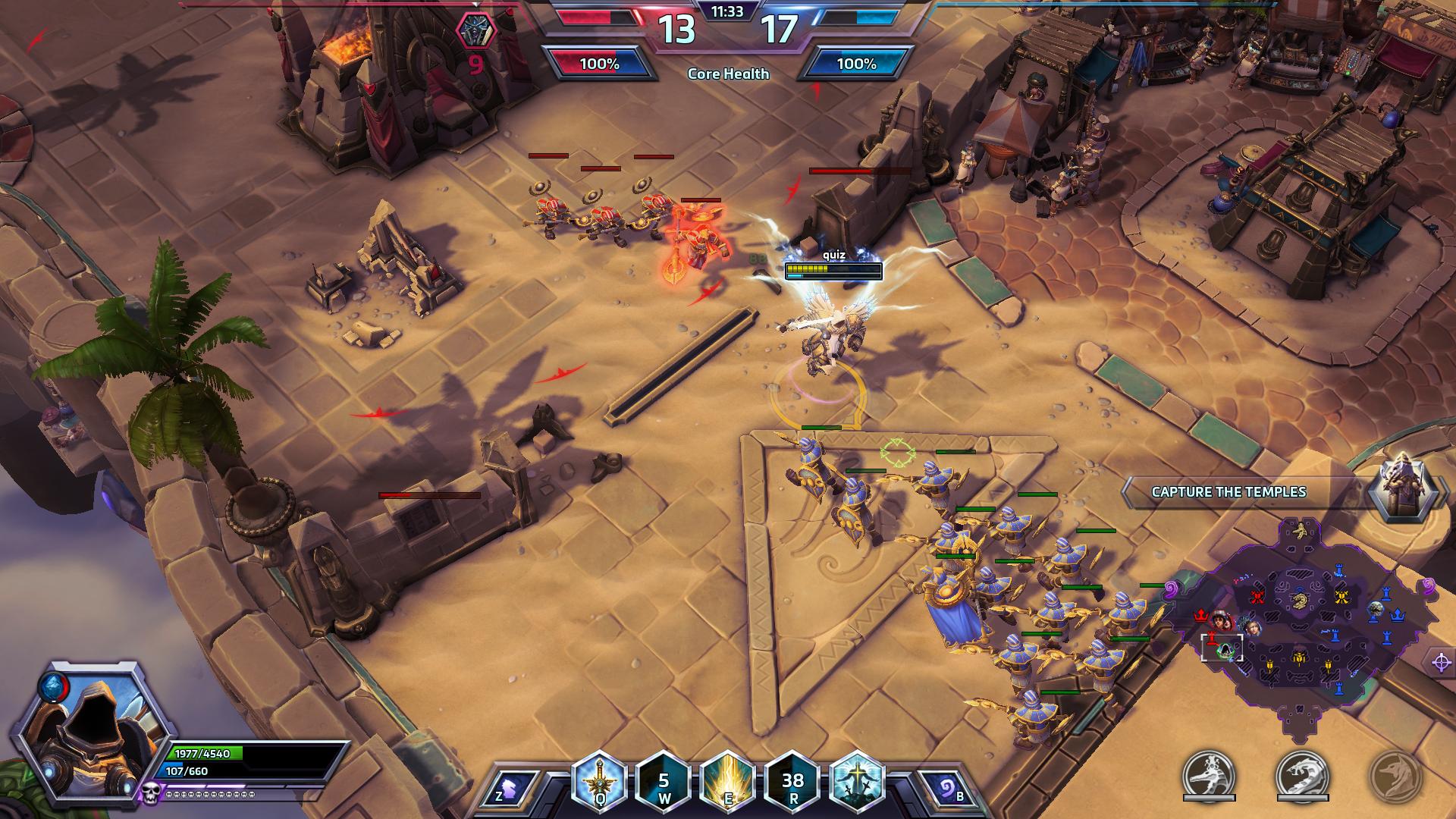Select the heroic ability on R
This screenshot has width=1456, height=819.
[x=793, y=780]
